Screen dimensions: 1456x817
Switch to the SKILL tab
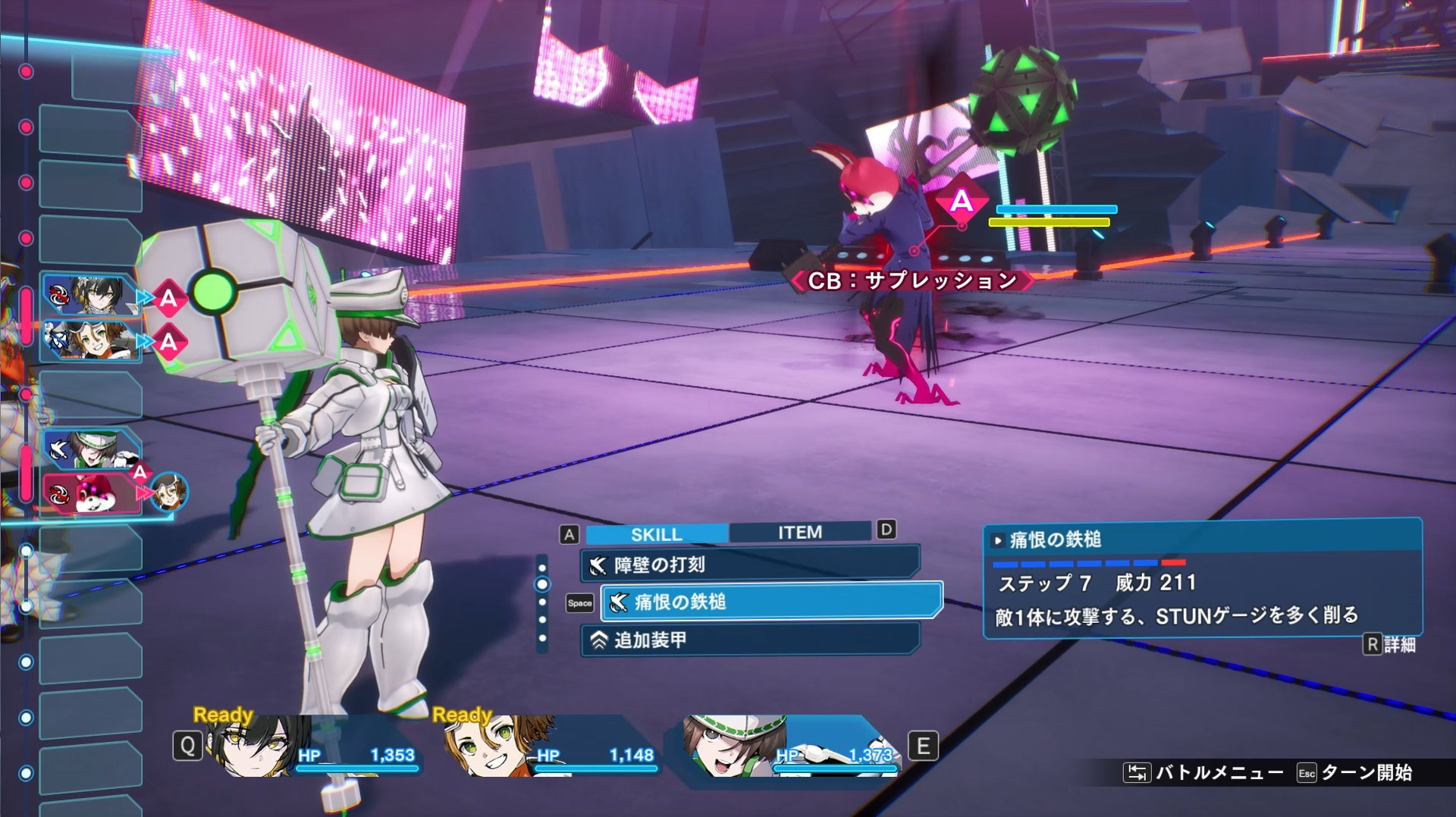point(656,534)
